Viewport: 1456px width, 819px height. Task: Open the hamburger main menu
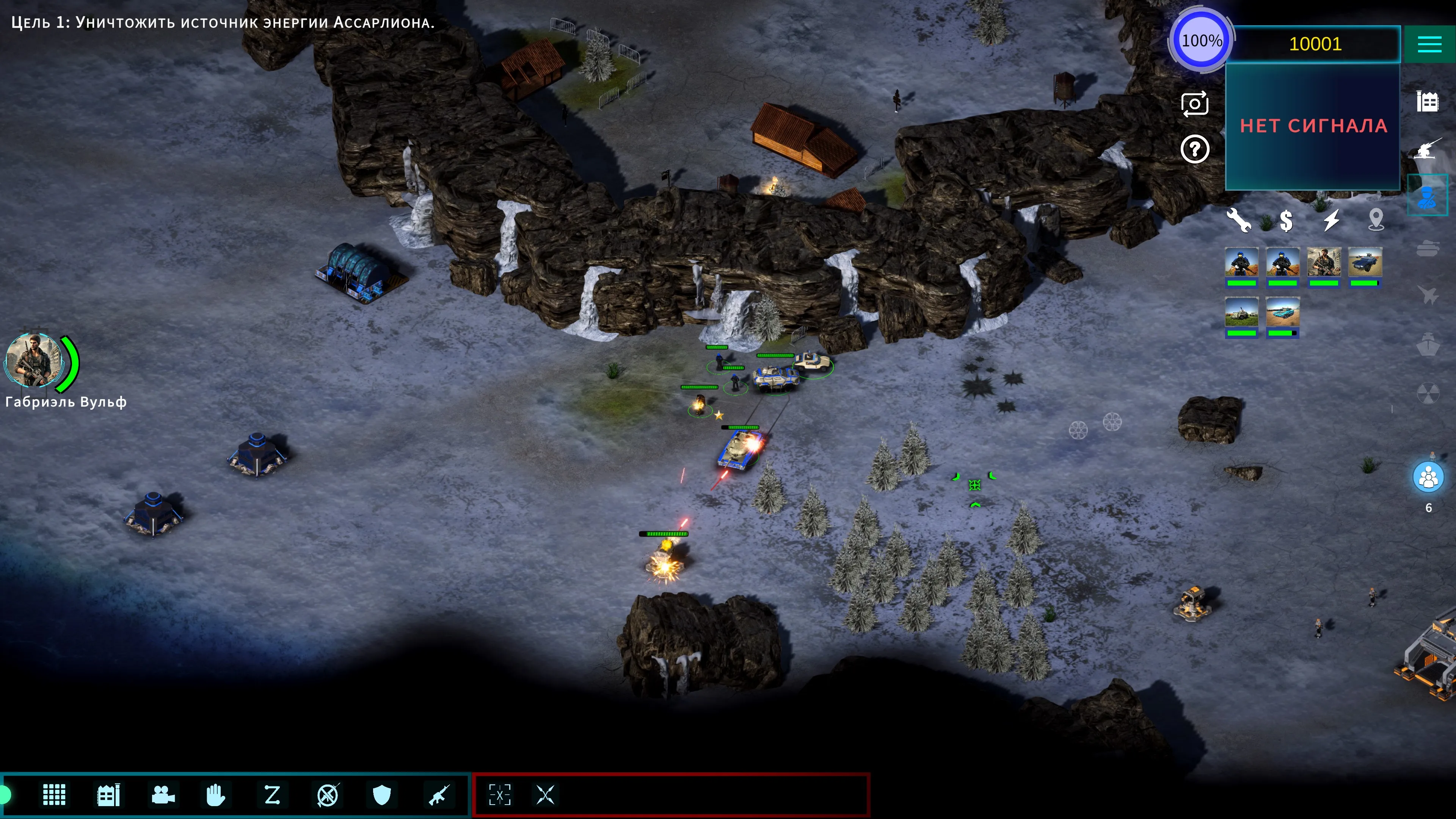coord(1429,44)
